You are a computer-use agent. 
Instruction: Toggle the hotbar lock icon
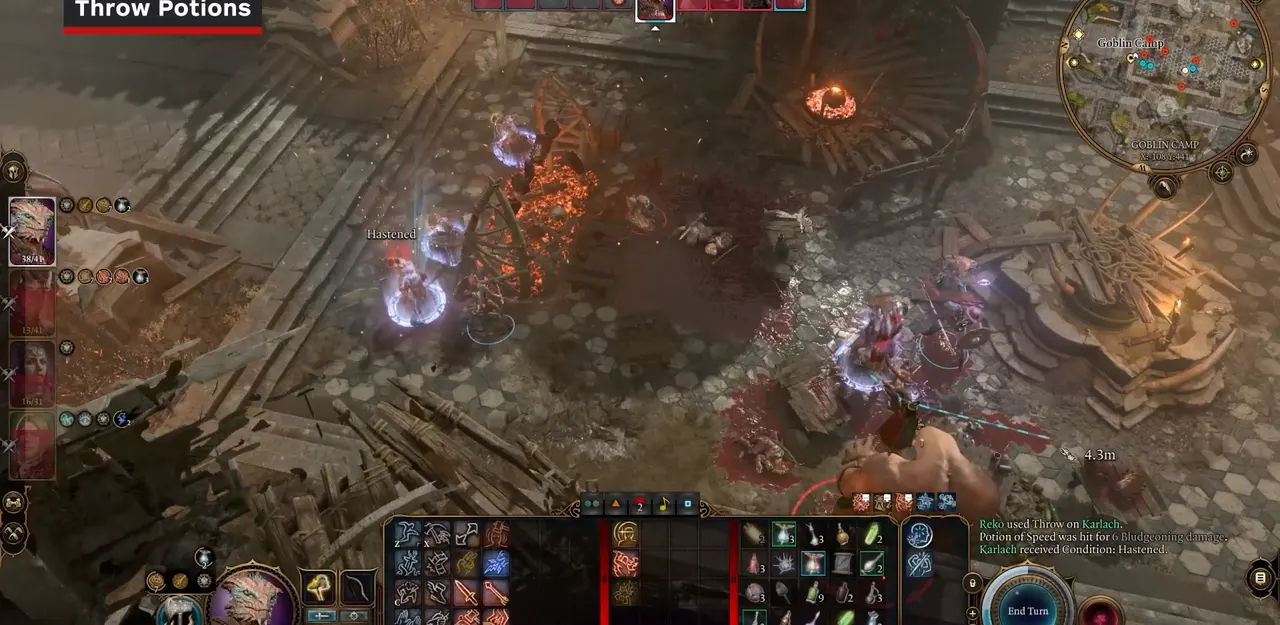[x=970, y=582]
